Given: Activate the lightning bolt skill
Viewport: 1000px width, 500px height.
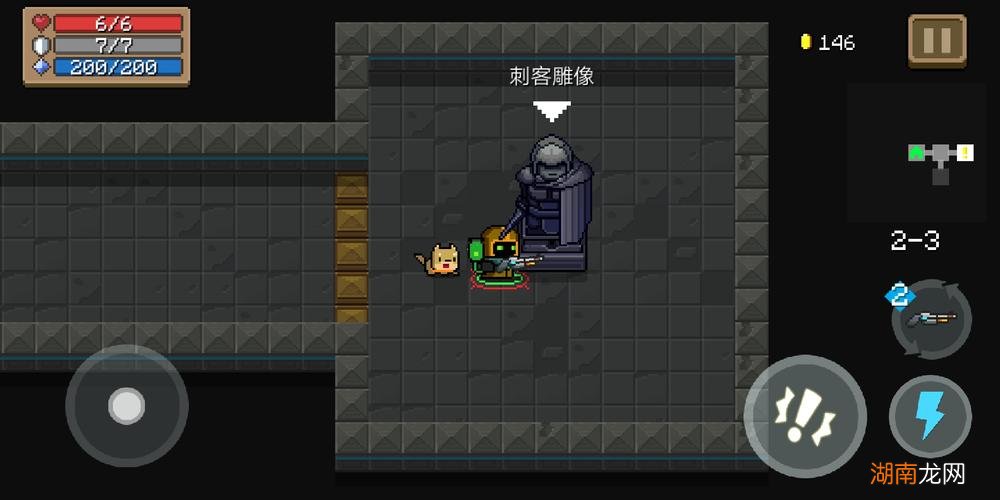Looking at the screenshot, I should tap(930, 415).
